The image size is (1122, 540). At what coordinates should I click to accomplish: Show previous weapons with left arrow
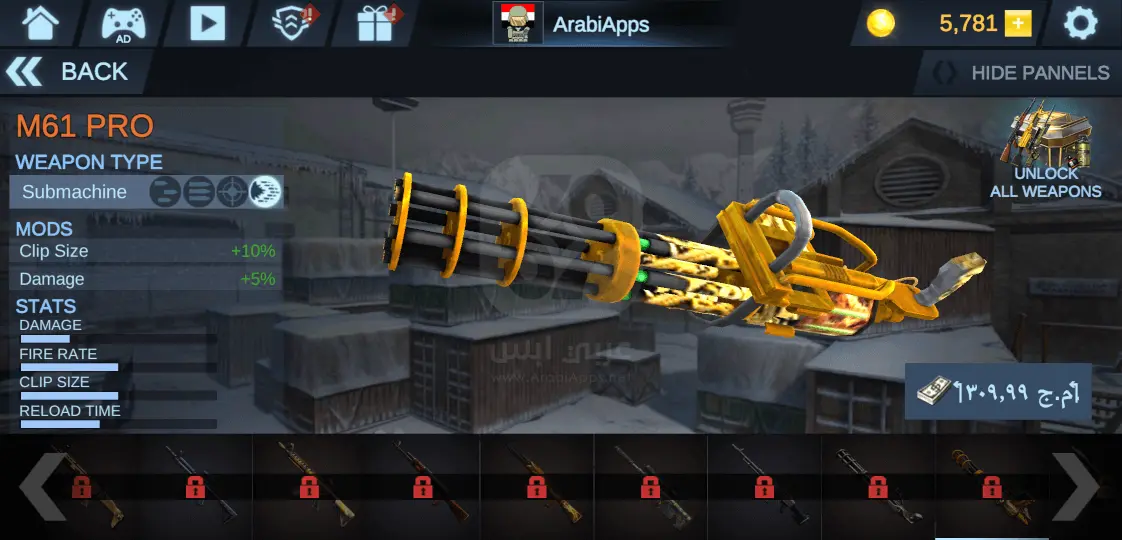42,487
